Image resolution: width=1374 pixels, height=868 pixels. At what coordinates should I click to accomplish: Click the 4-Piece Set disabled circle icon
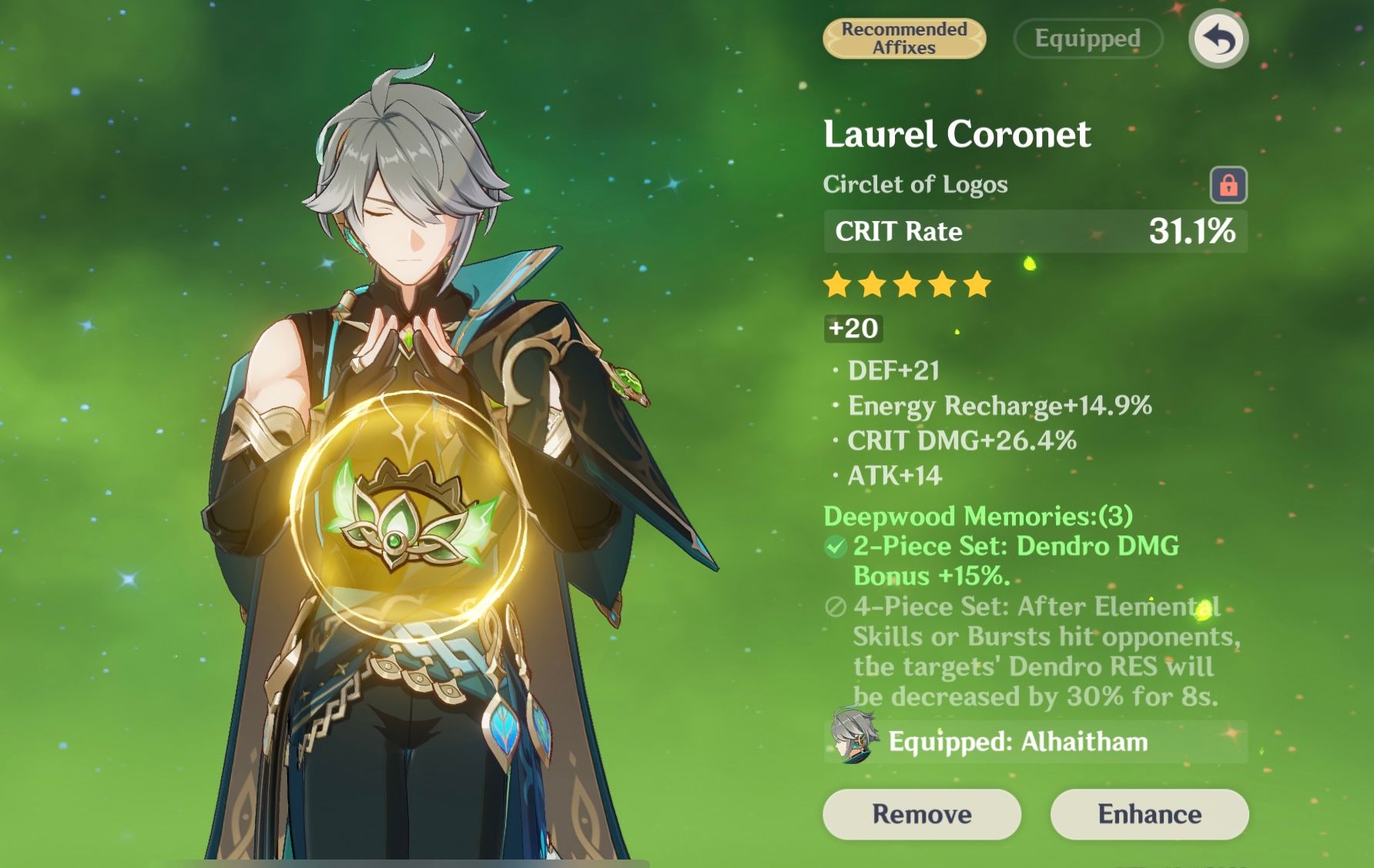[x=835, y=608]
